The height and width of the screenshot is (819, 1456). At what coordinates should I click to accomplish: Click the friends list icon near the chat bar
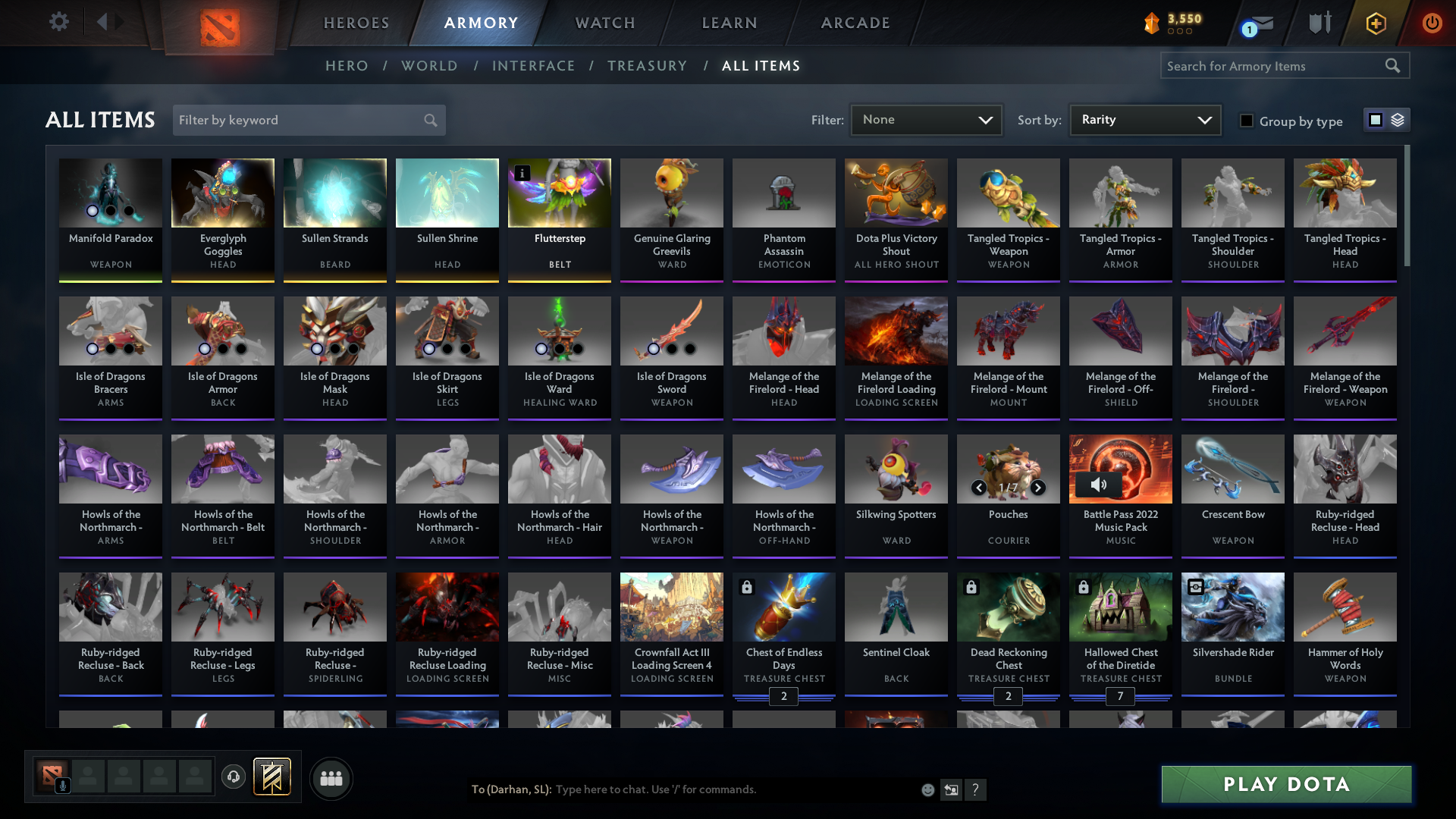click(x=330, y=777)
